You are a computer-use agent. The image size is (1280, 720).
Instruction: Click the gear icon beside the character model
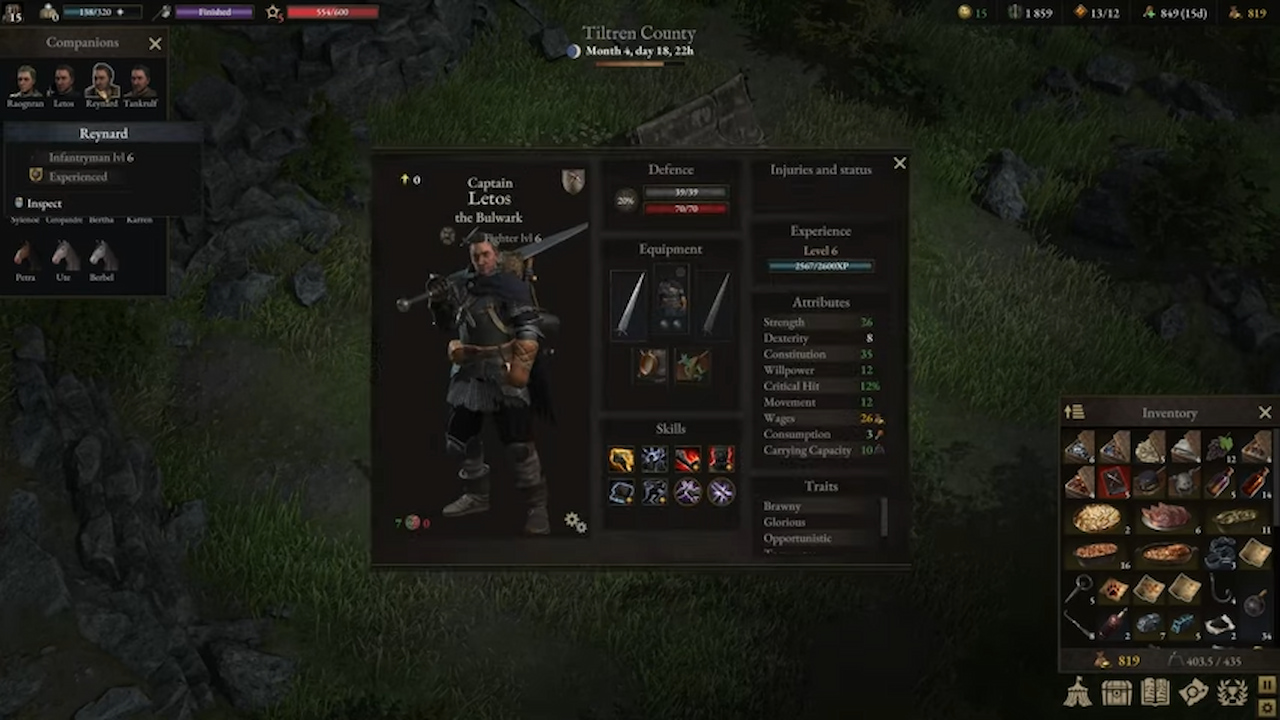pyautogui.click(x=574, y=521)
